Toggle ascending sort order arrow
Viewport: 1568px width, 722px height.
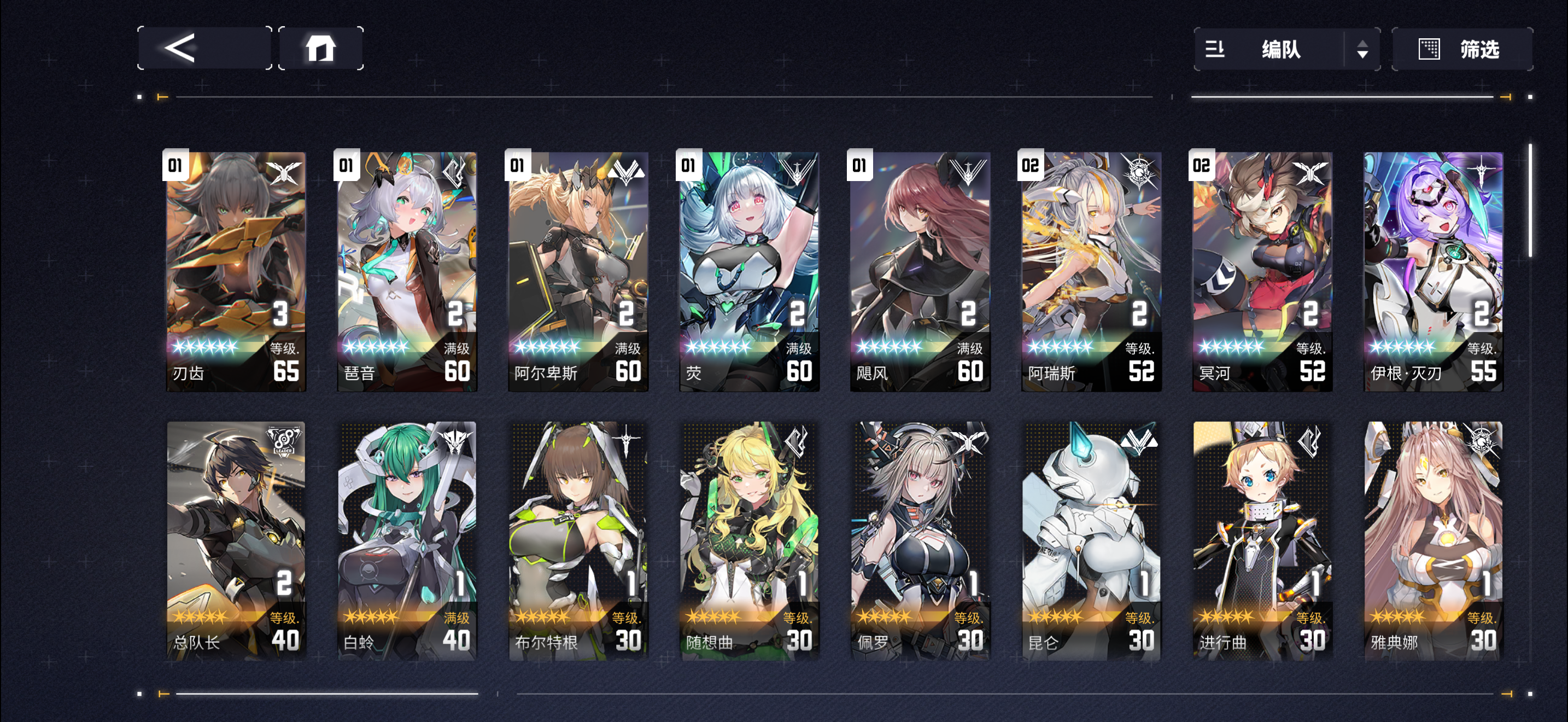pos(1364,43)
